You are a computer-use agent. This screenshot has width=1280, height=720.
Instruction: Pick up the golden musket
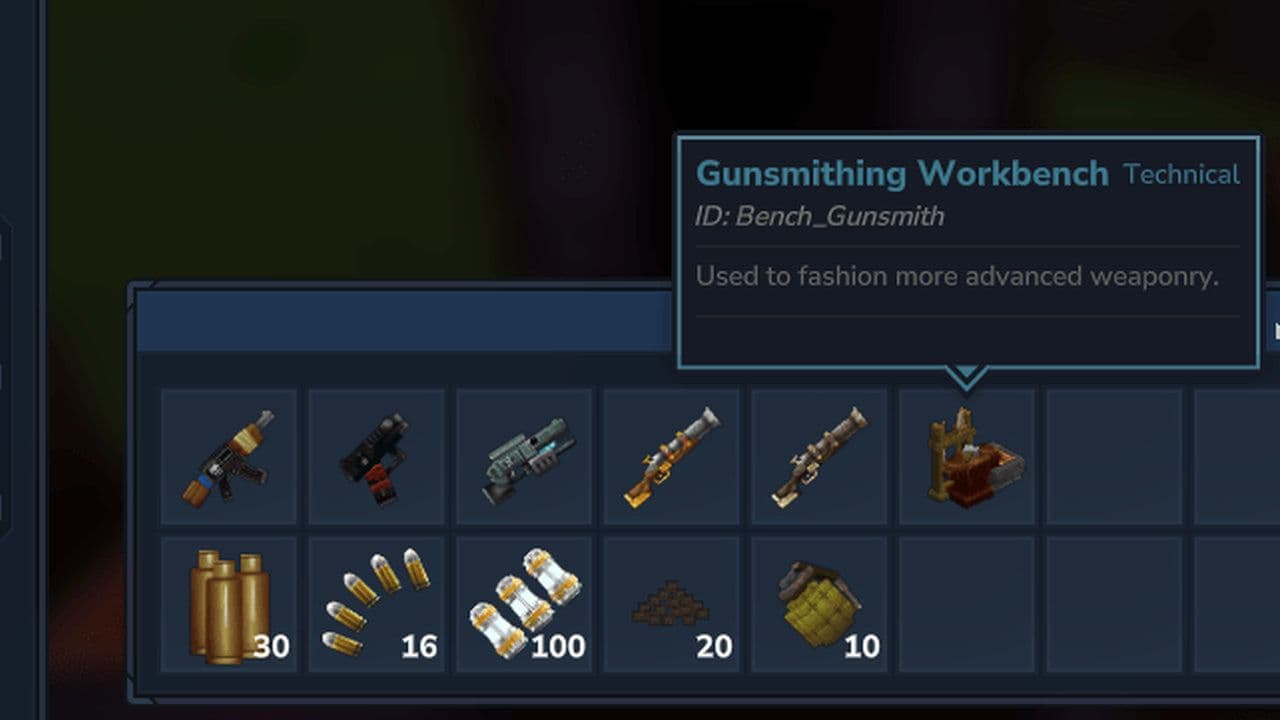click(x=670, y=456)
